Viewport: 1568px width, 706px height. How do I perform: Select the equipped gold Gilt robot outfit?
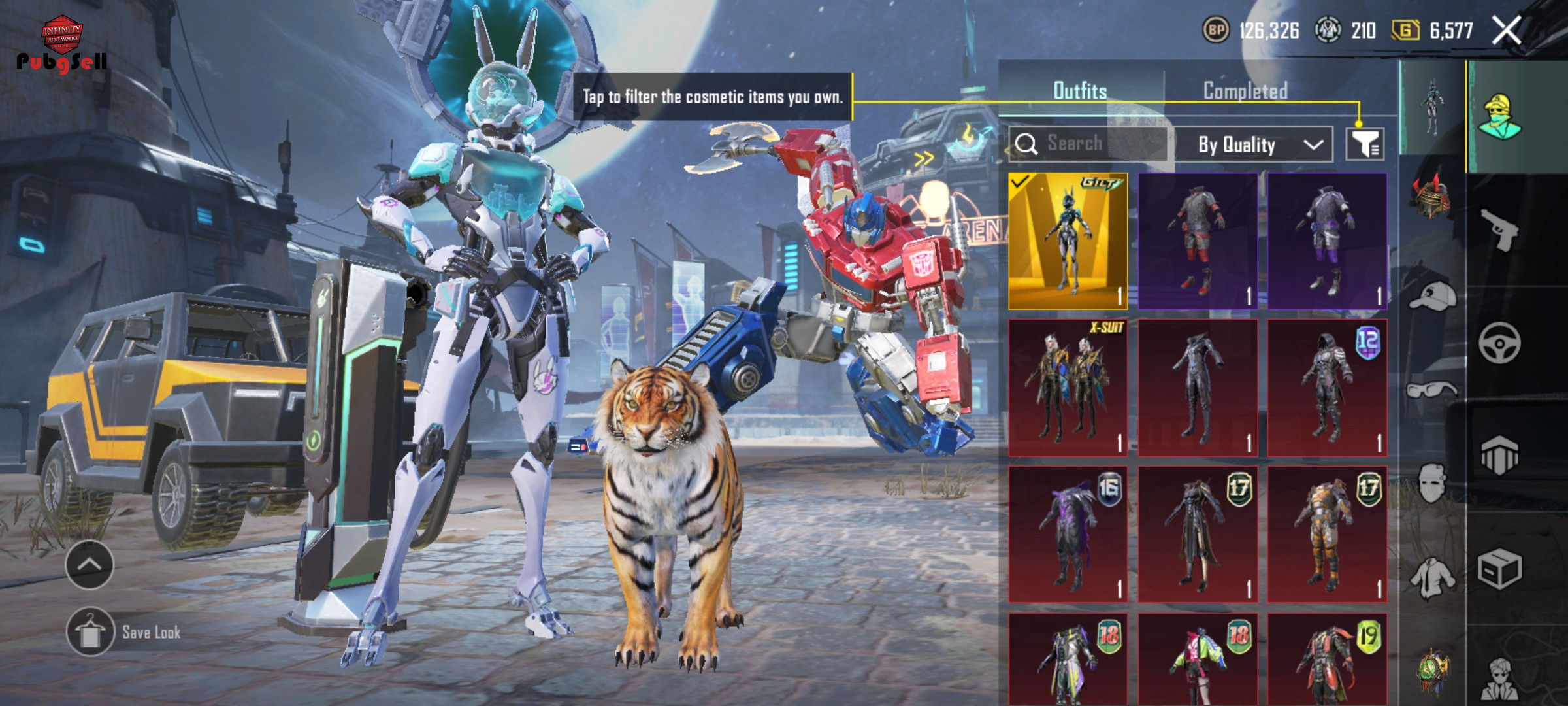coord(1068,241)
